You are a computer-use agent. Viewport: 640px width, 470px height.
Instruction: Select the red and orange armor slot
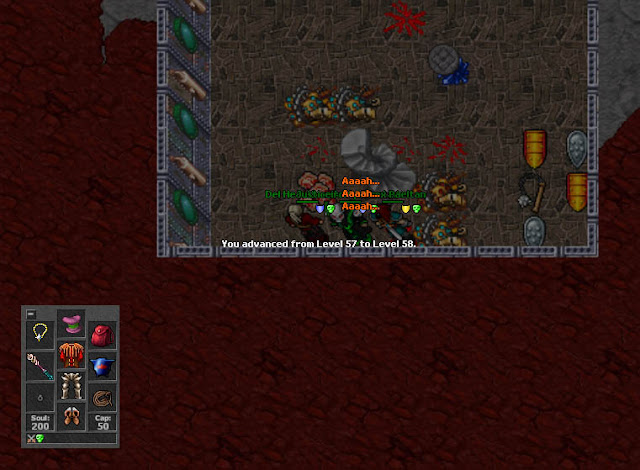[71, 354]
